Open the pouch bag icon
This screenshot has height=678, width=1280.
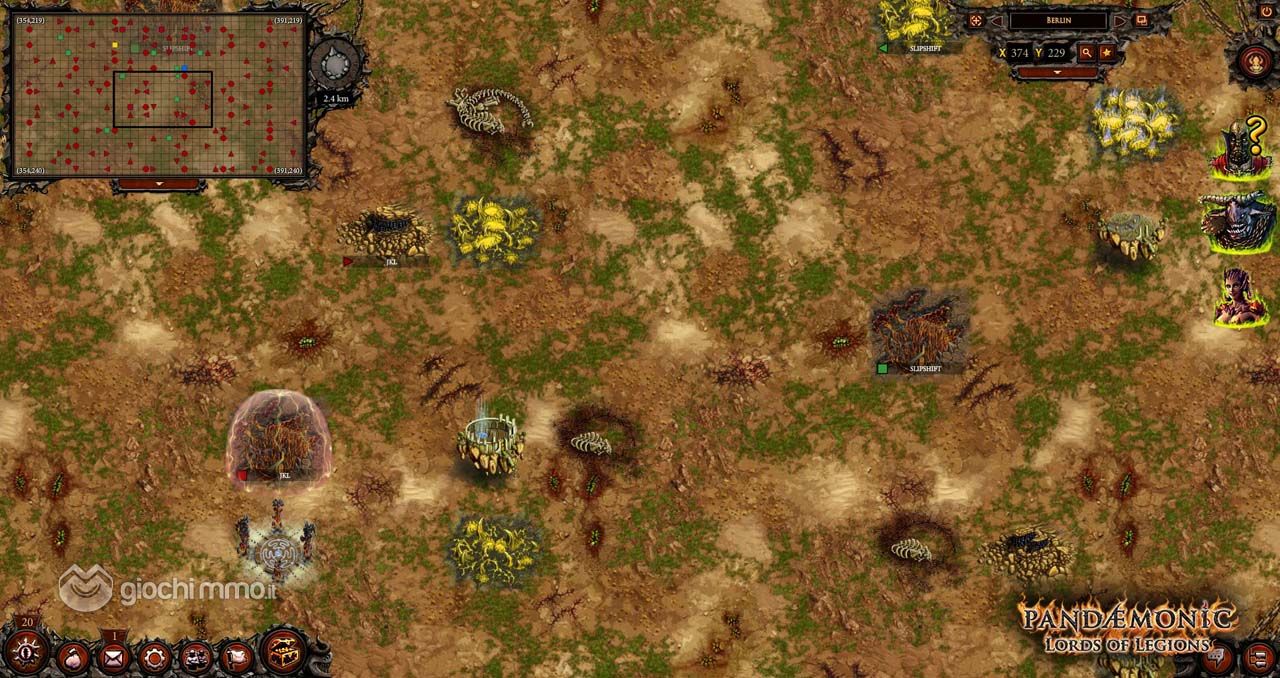pos(73,658)
